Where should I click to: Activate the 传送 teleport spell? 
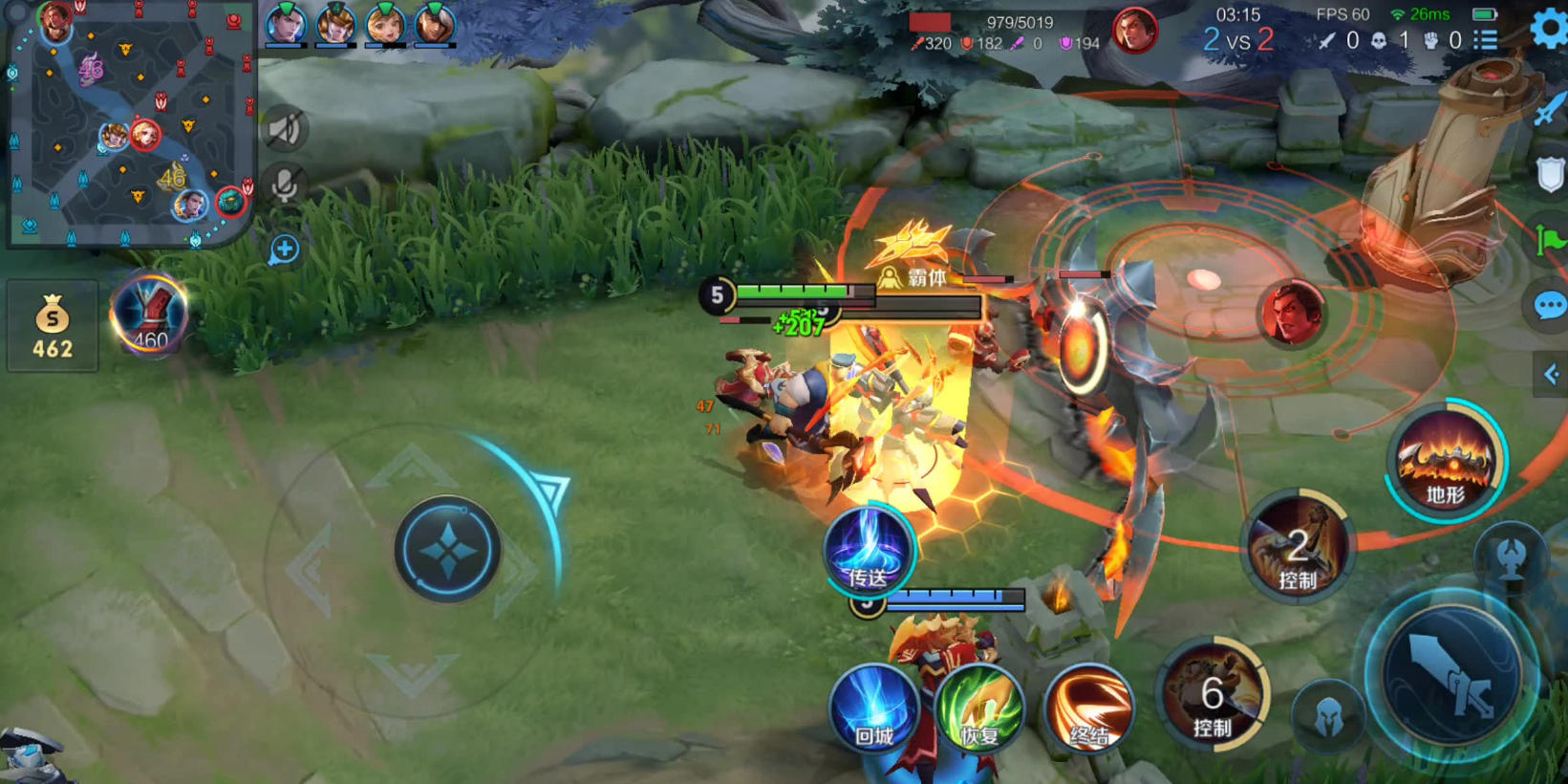868,550
